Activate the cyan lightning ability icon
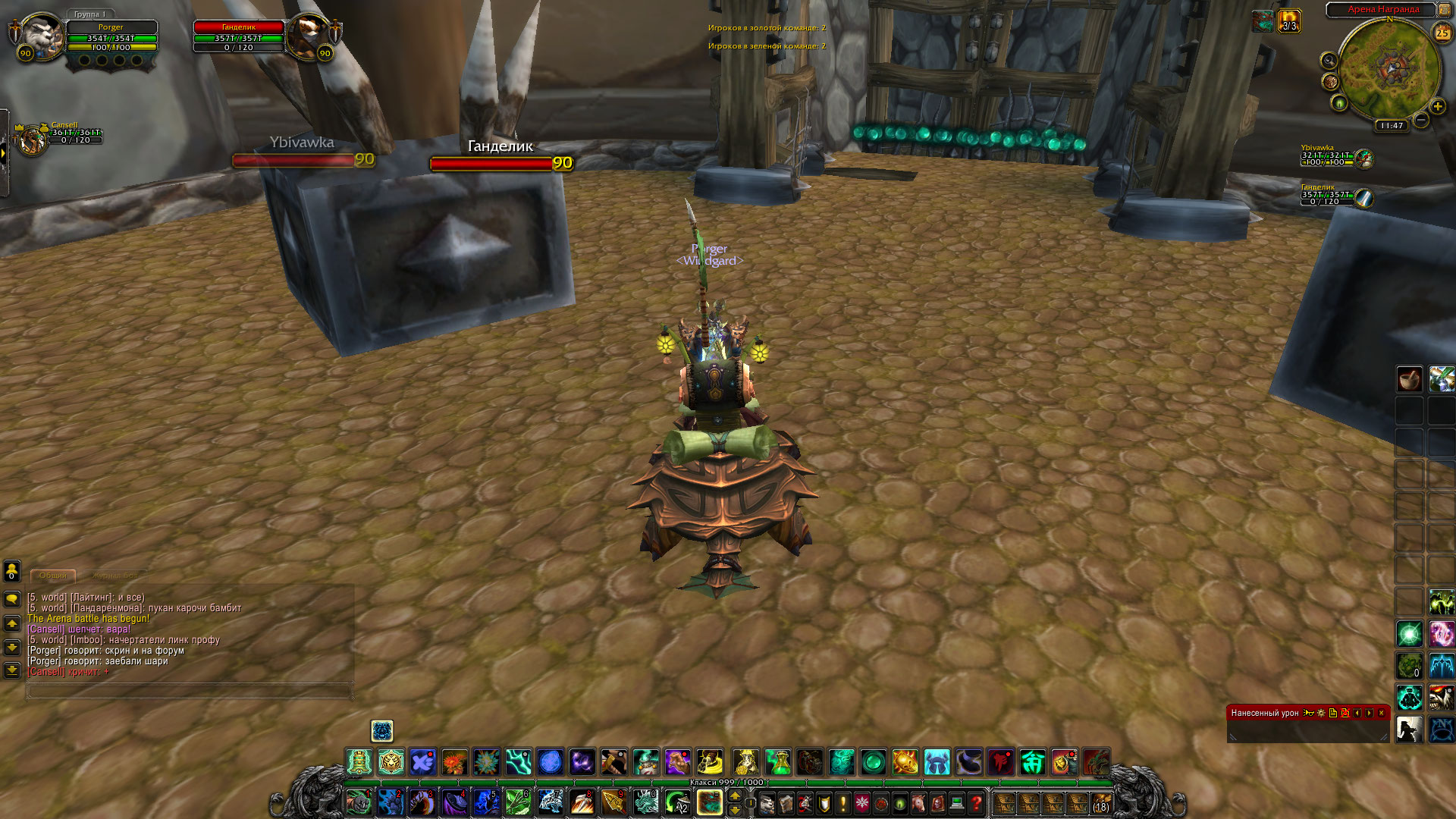The height and width of the screenshot is (819, 1456). click(x=518, y=761)
